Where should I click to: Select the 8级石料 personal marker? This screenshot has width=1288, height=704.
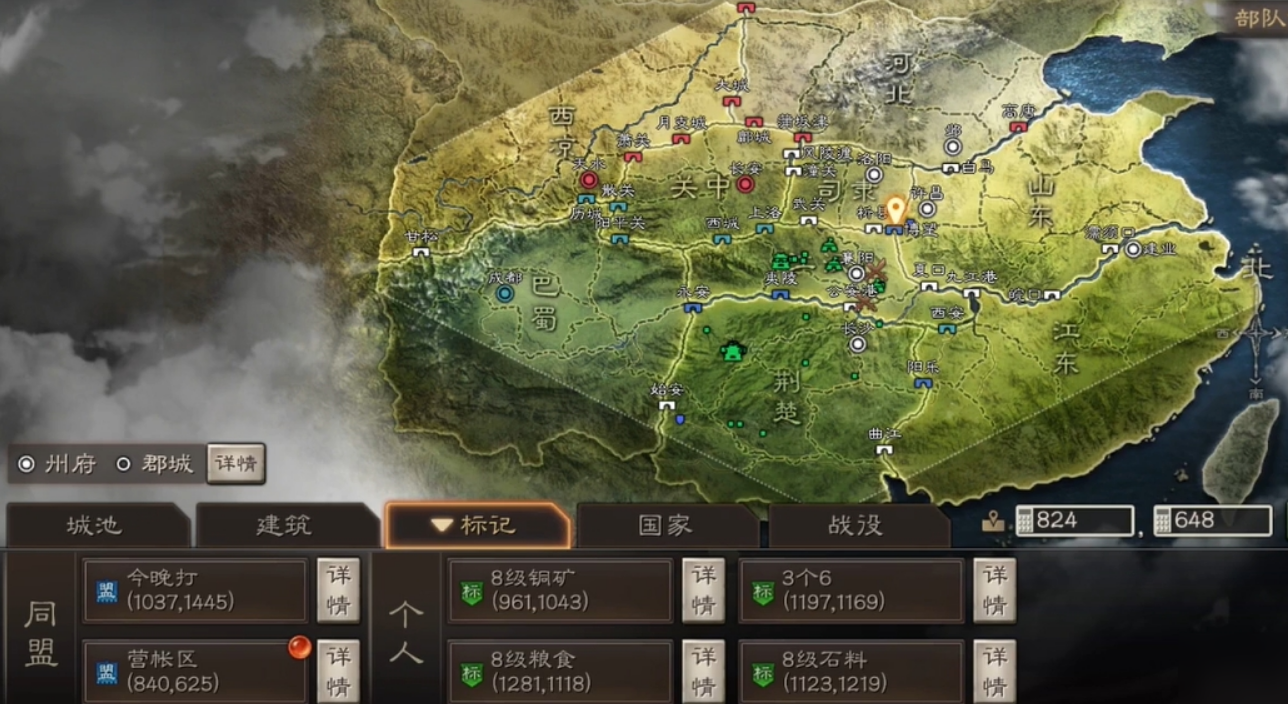coord(851,671)
